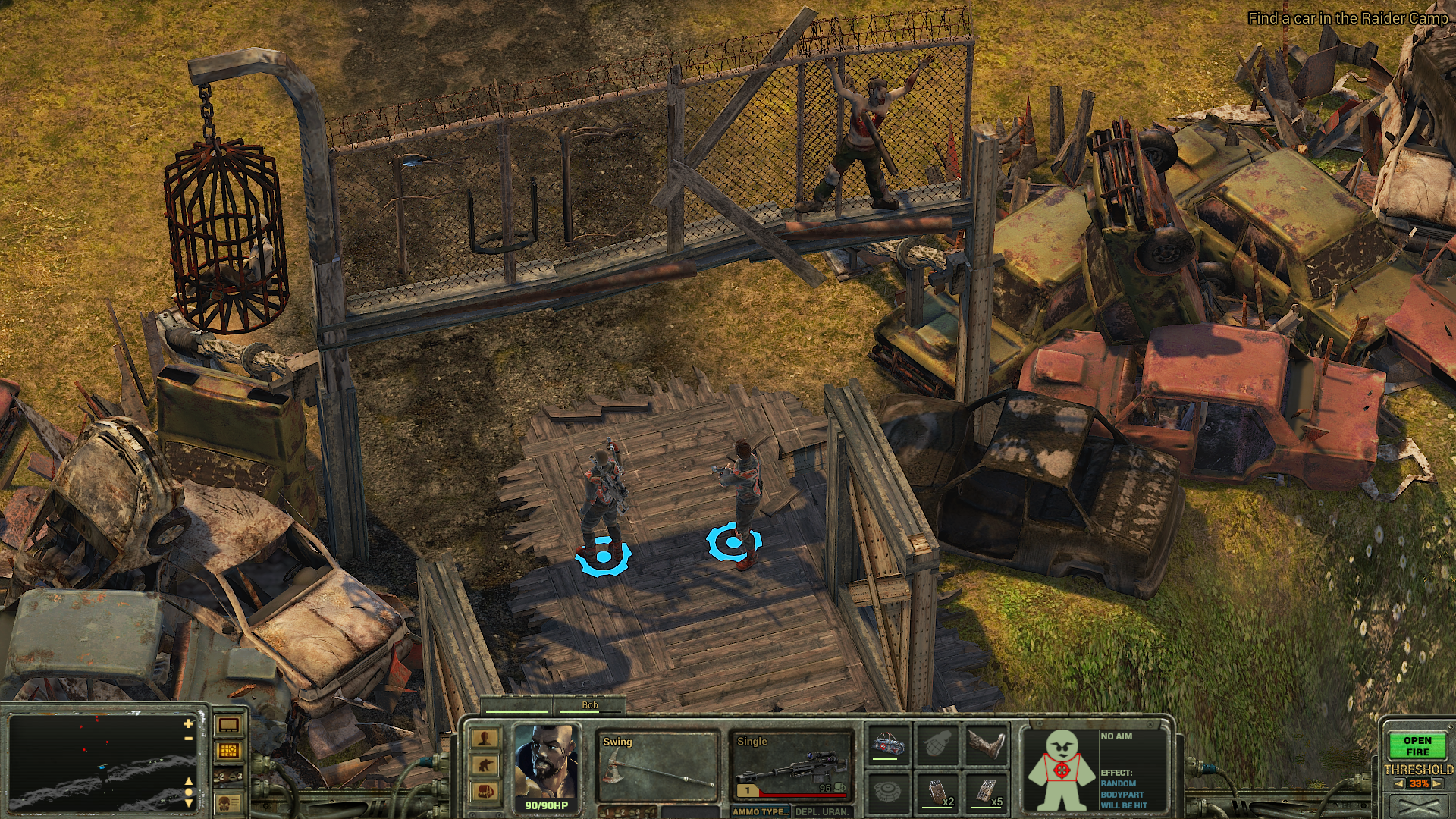Decrease the fire threshold with the left arrow

[1398, 784]
